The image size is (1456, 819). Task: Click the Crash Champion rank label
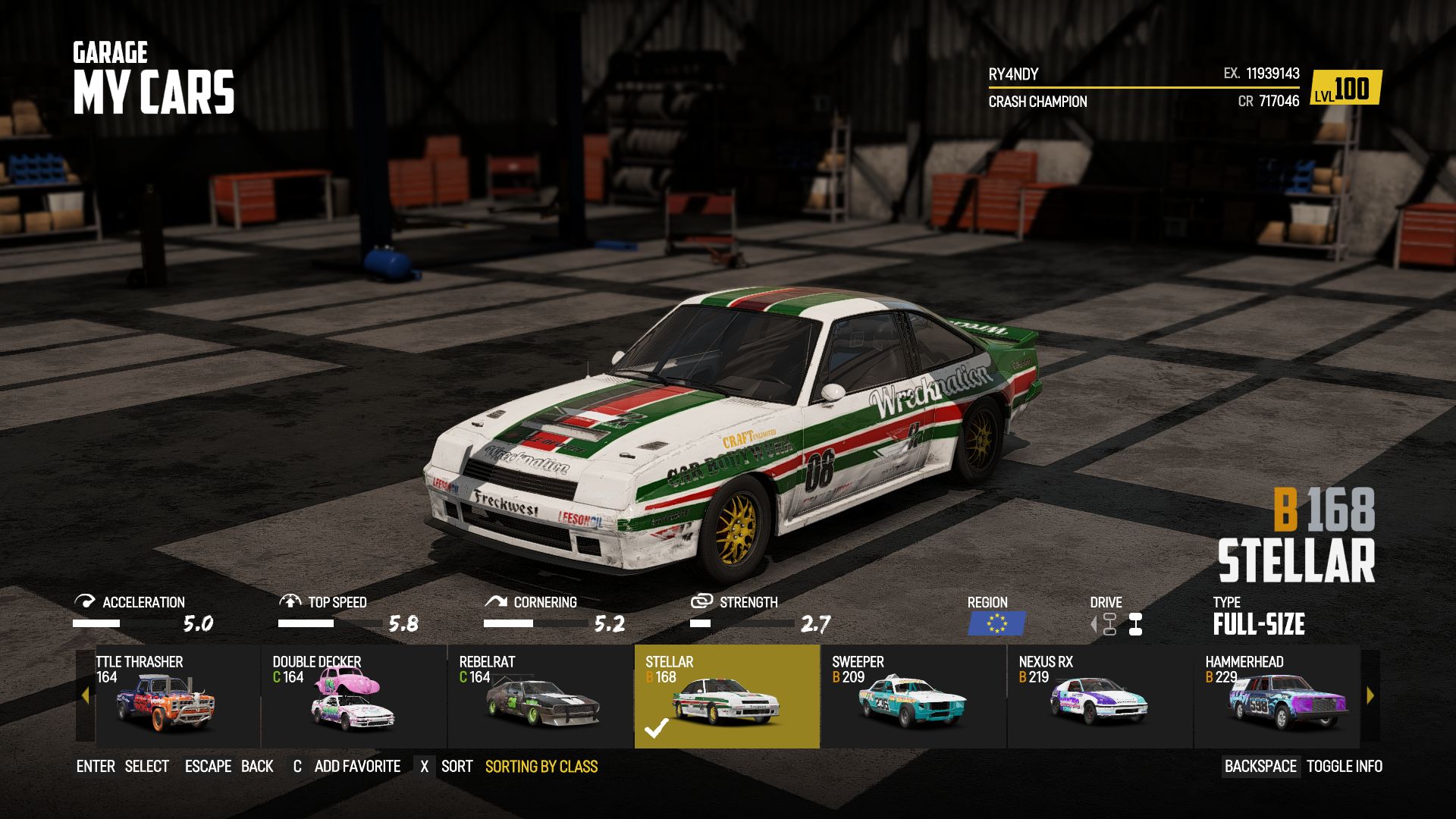pos(1037,102)
